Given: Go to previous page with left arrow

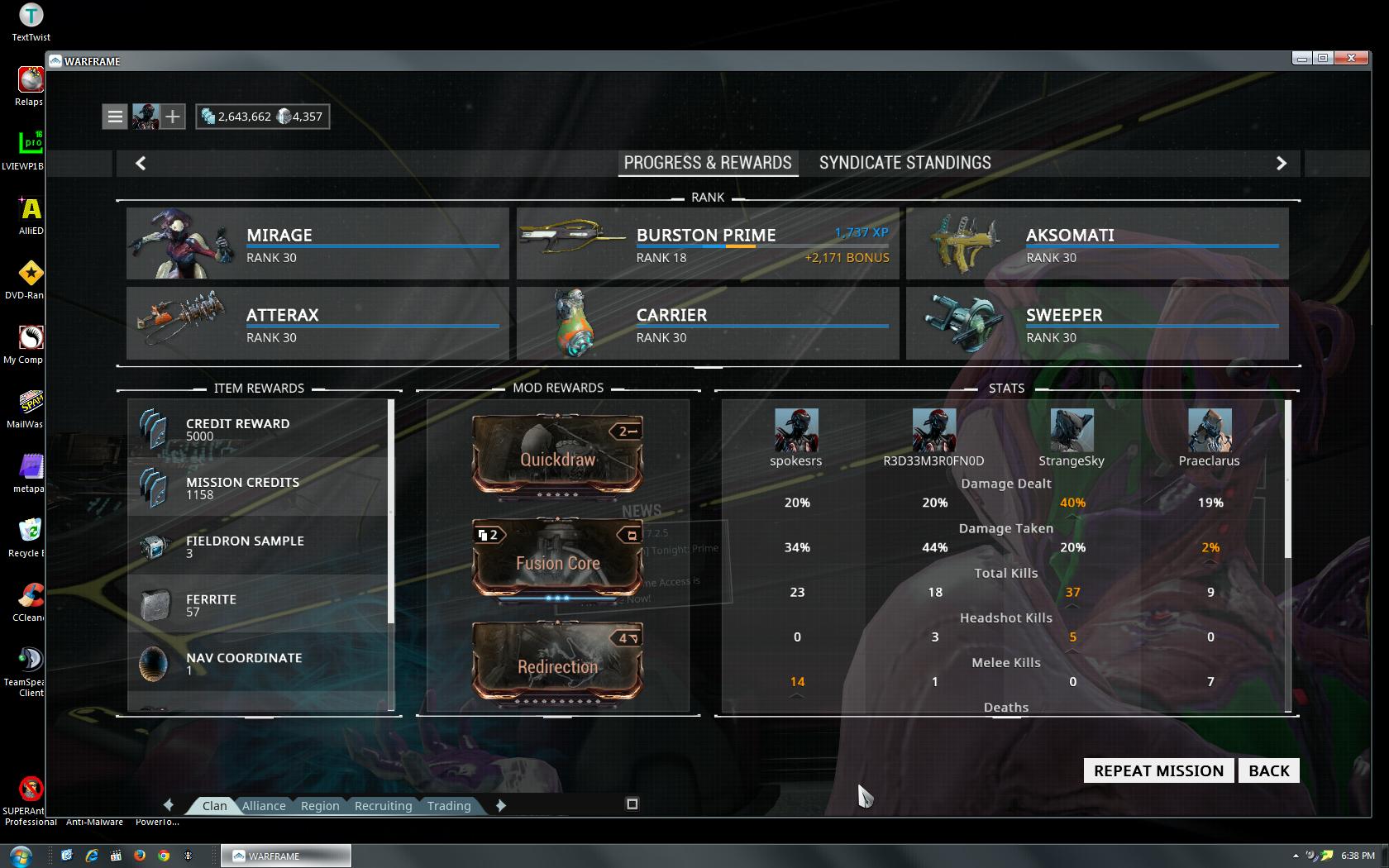Looking at the screenshot, I should coord(141,163).
